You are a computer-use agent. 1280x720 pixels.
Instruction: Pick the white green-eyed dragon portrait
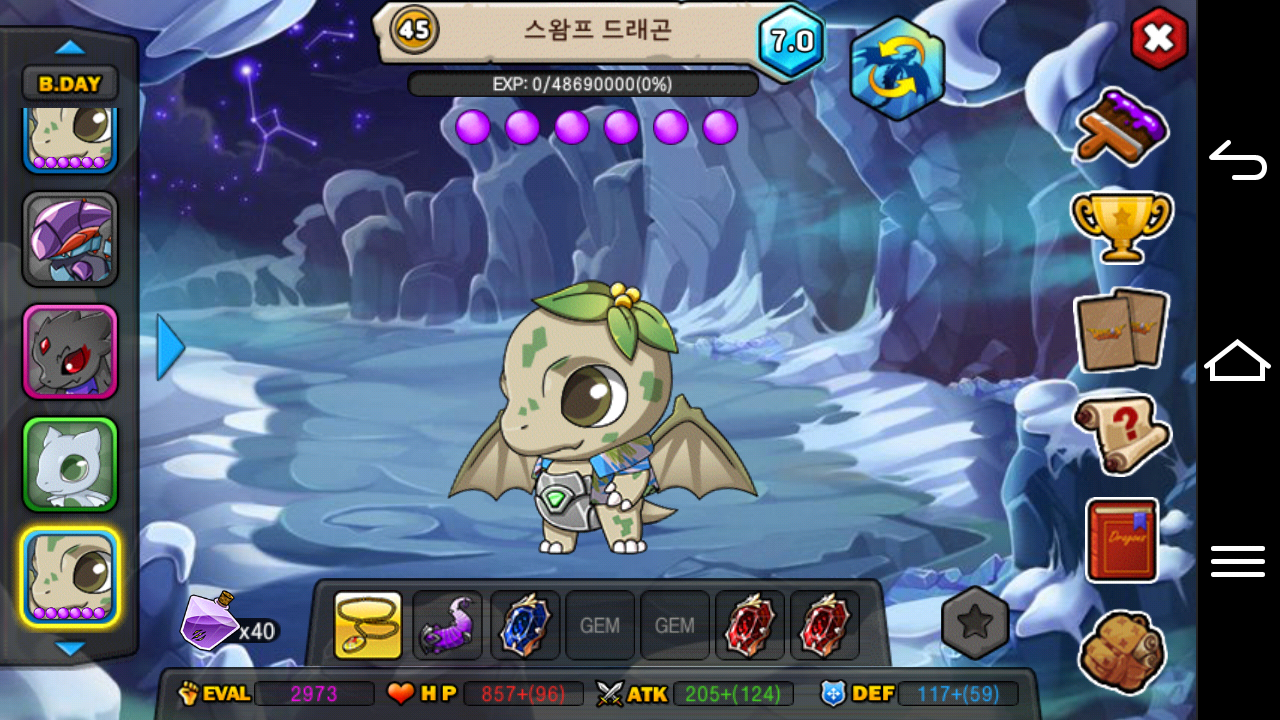pos(70,465)
